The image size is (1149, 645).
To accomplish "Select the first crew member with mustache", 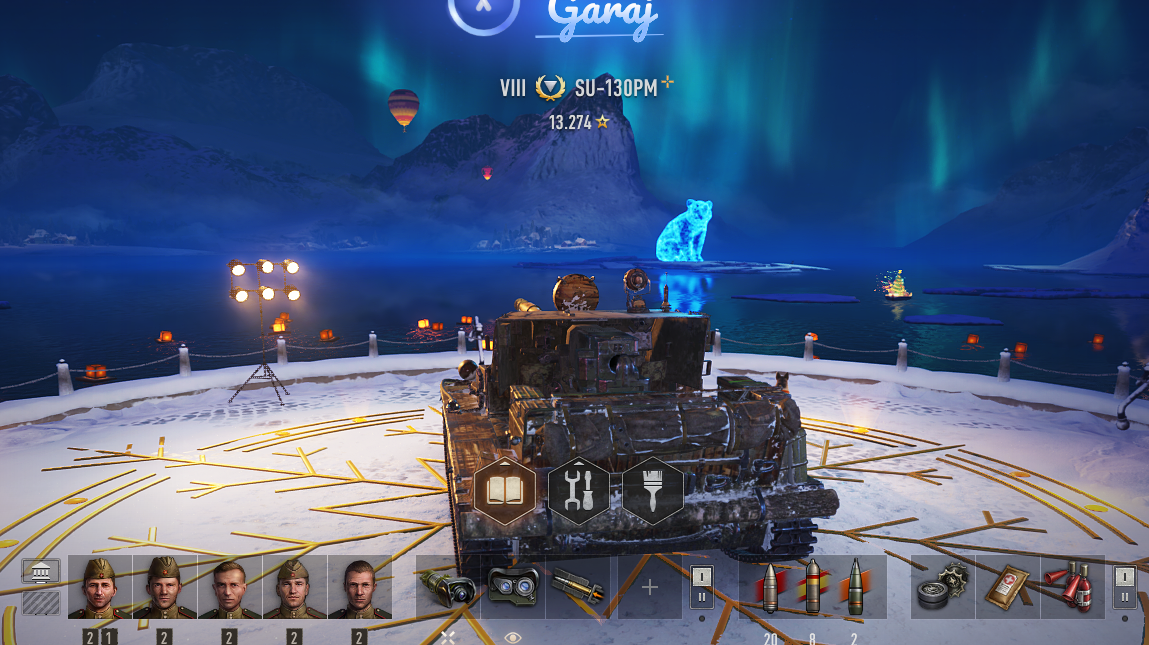I will tap(100, 587).
